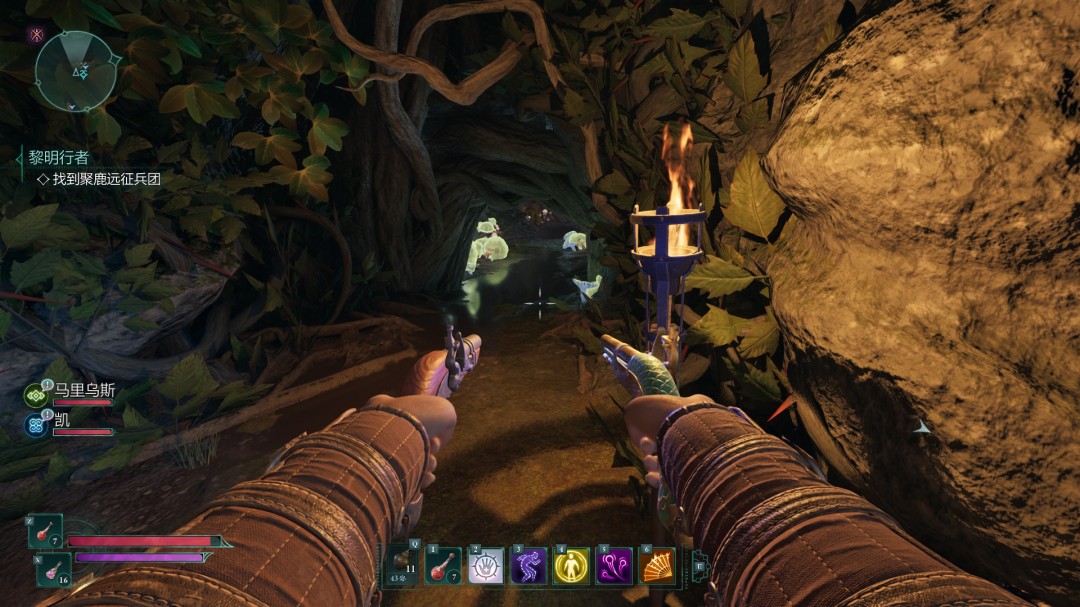The image size is (1080, 607).
Task: Activate the purple swirling wisps ability
Action: 614,566
